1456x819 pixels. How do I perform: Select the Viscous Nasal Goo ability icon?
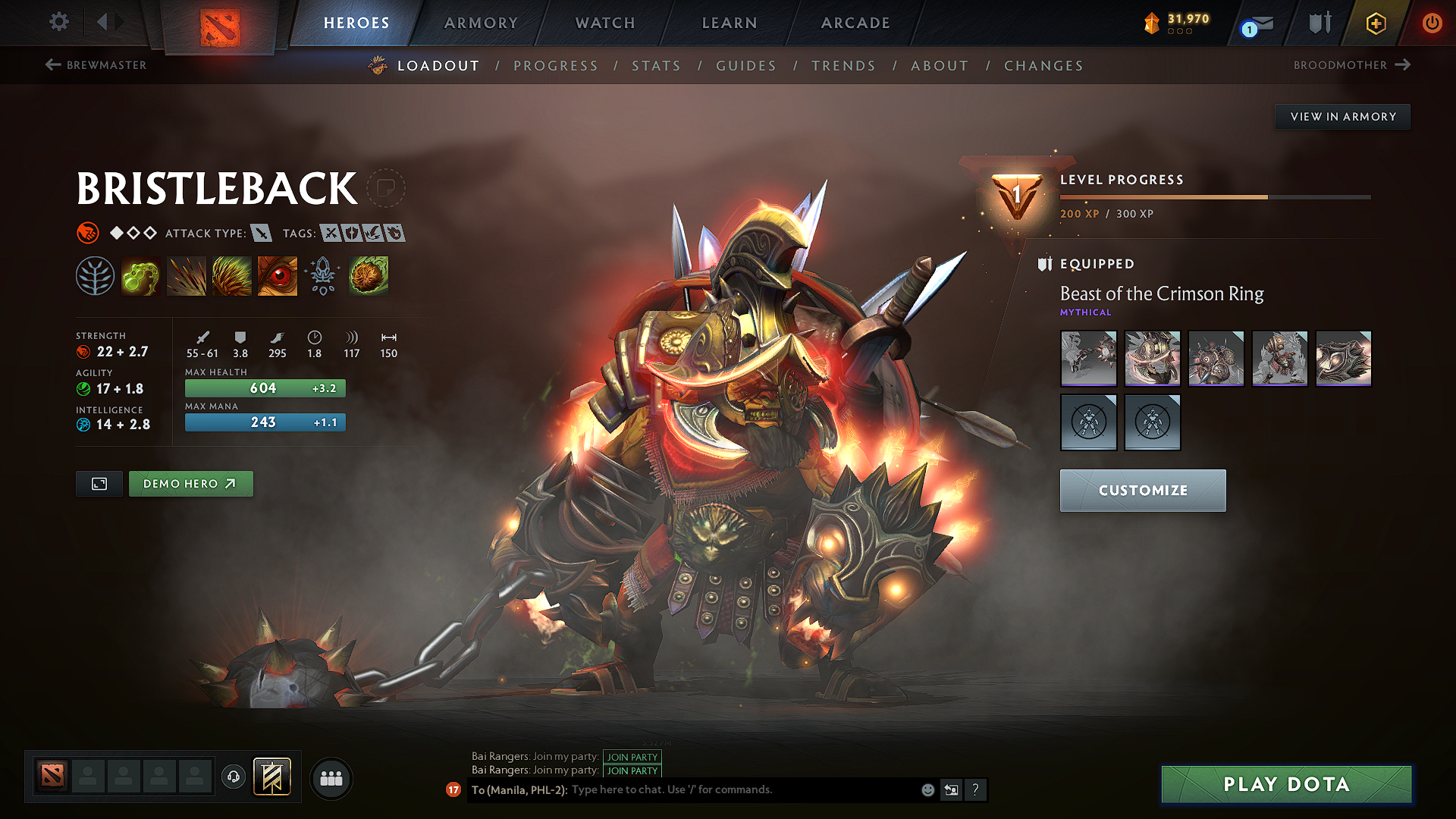tap(140, 275)
